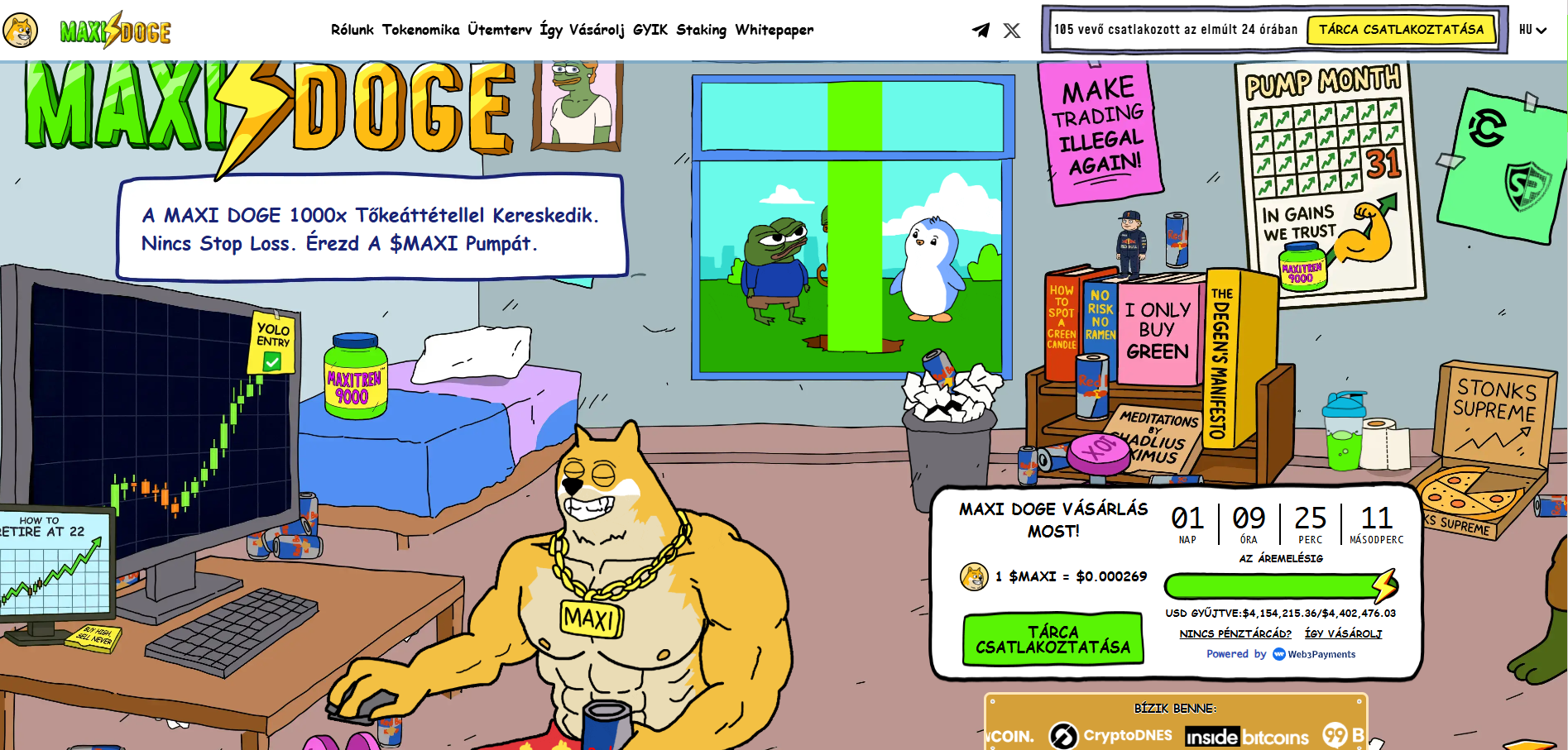1568x750 pixels.
Task: Open the Web3Payments powered-by link
Action: coord(1314,654)
